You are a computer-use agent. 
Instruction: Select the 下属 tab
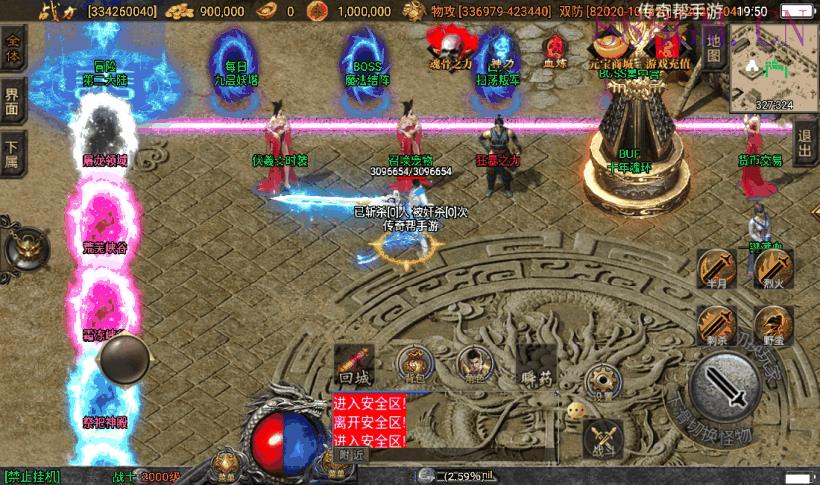coord(12,153)
